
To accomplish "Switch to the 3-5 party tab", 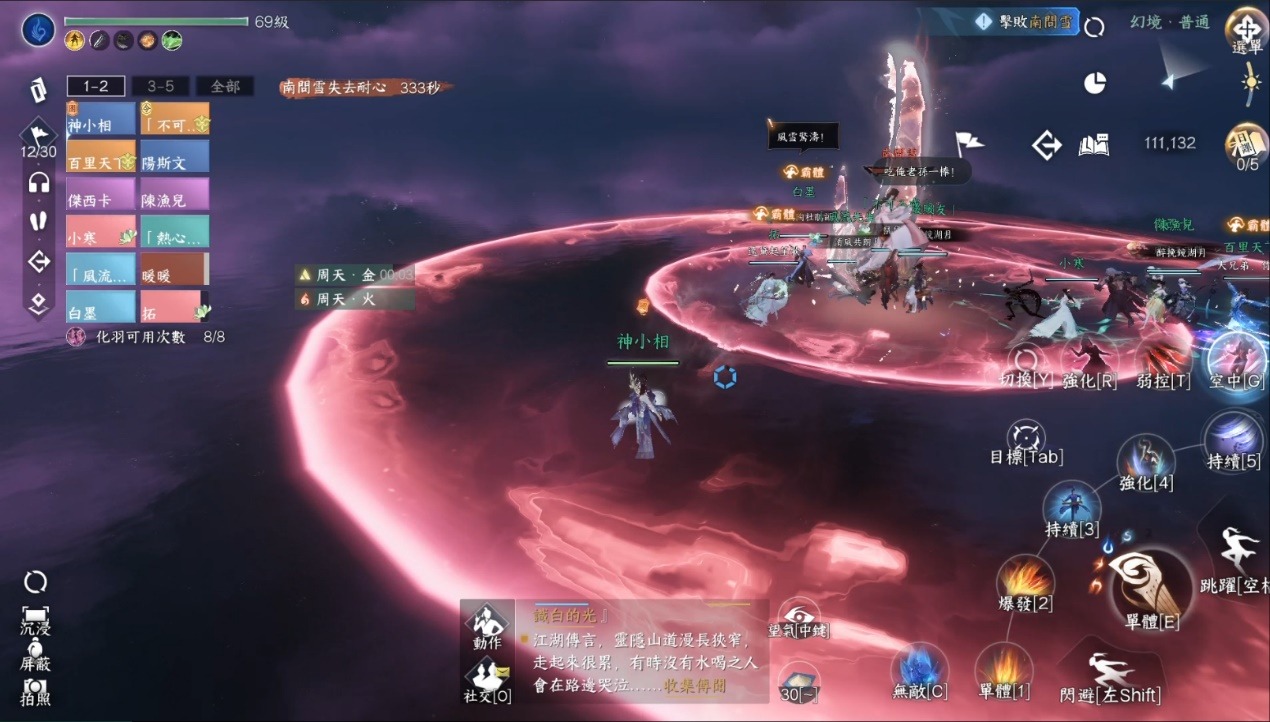I will [160, 86].
